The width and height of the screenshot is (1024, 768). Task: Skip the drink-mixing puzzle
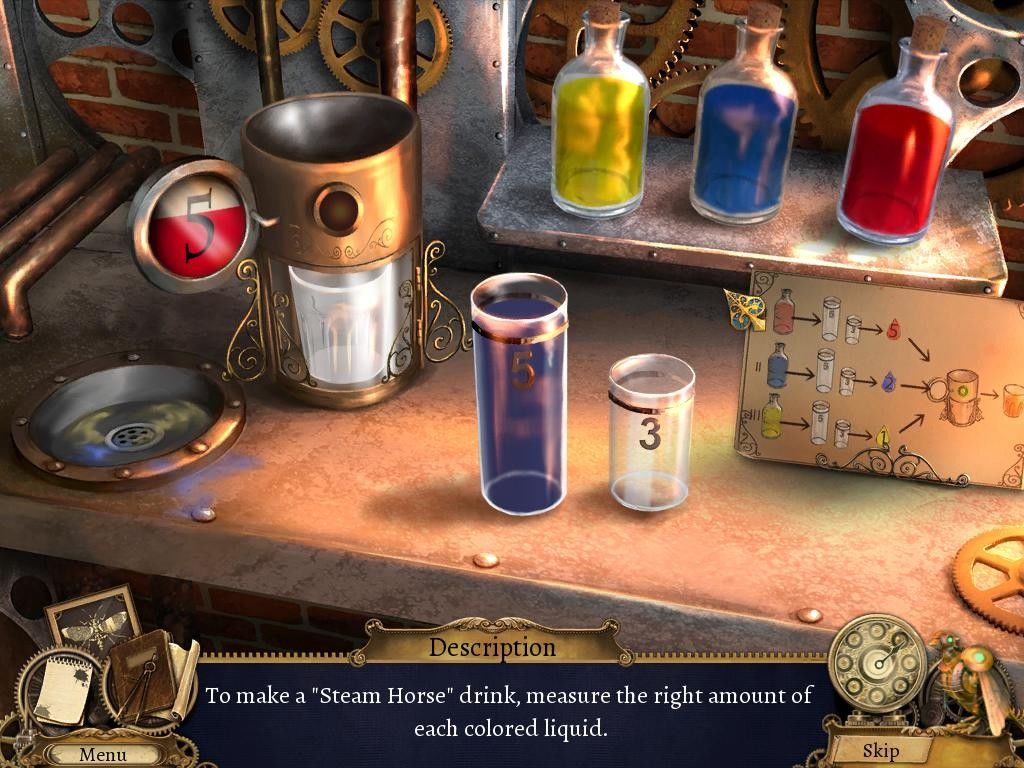(880, 750)
